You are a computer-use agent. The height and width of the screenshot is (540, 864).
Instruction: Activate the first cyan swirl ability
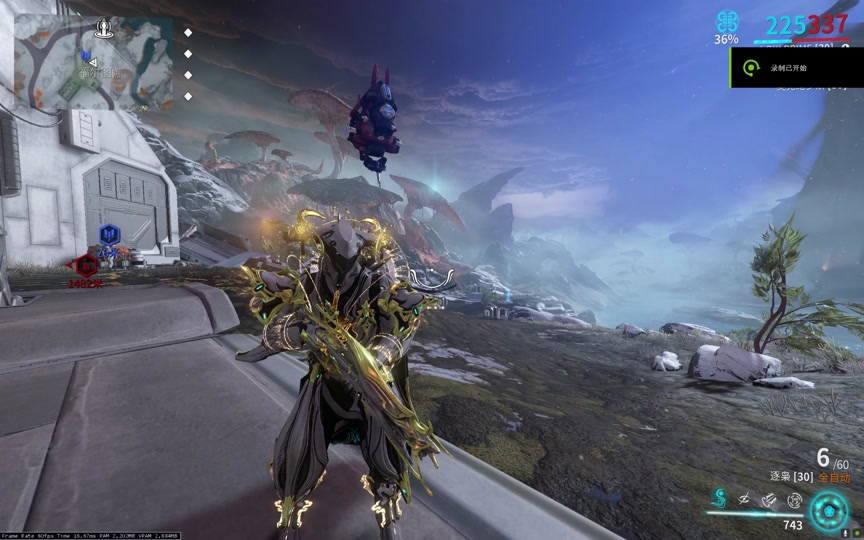(719, 498)
